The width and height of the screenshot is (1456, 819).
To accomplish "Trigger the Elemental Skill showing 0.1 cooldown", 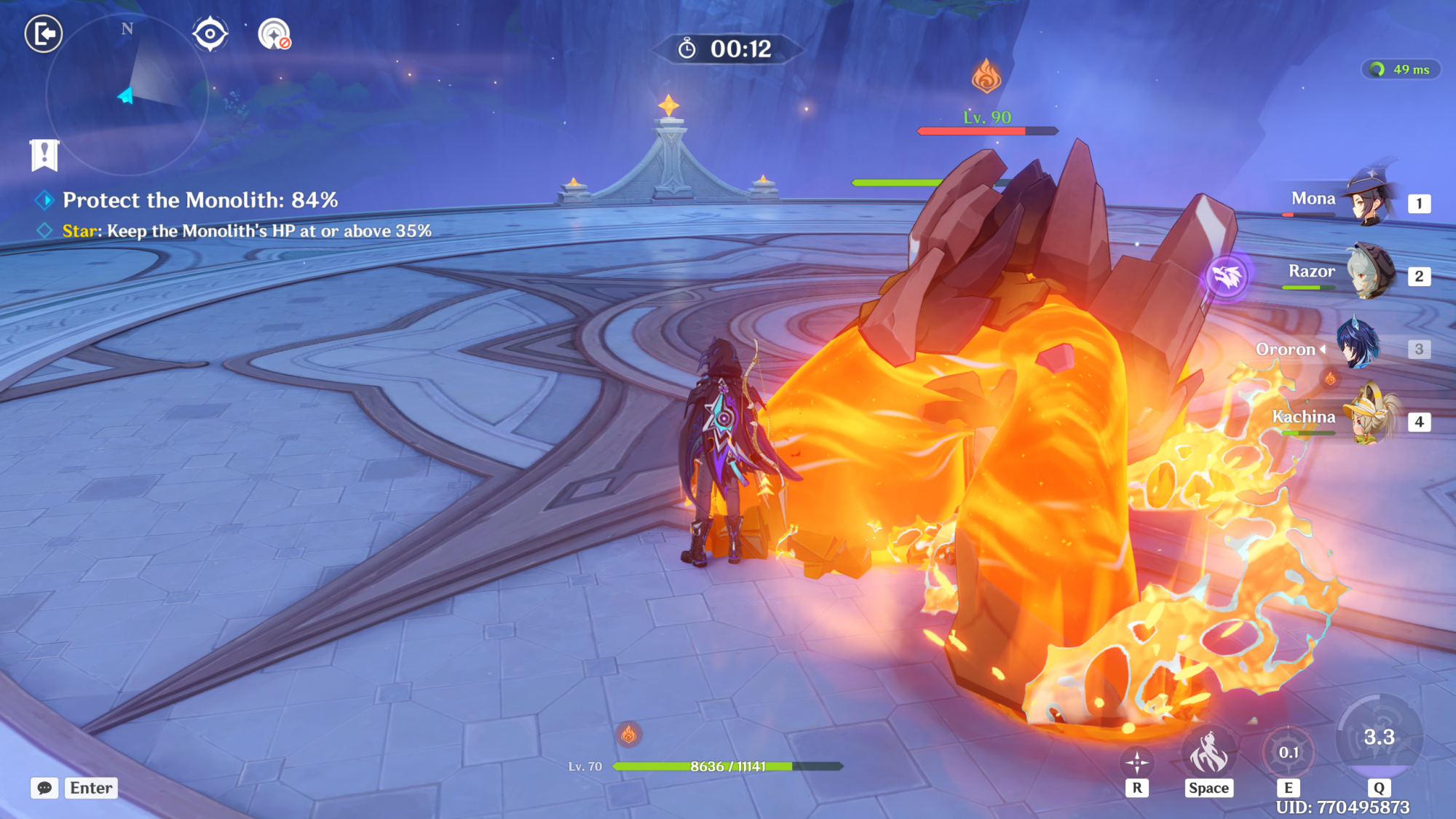I will (x=1289, y=752).
